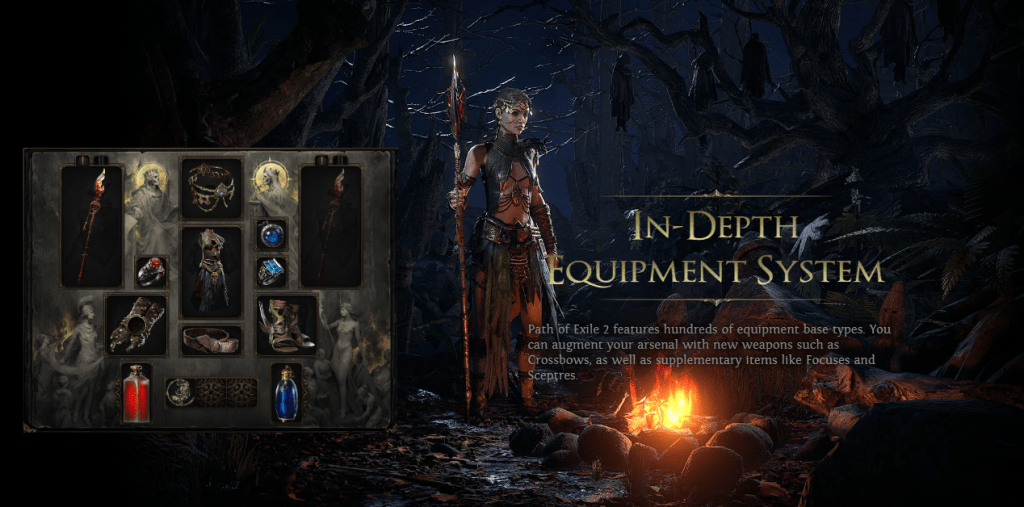The width and height of the screenshot is (1024, 507).
Task: Click the leather belt slot
Action: pos(211,339)
